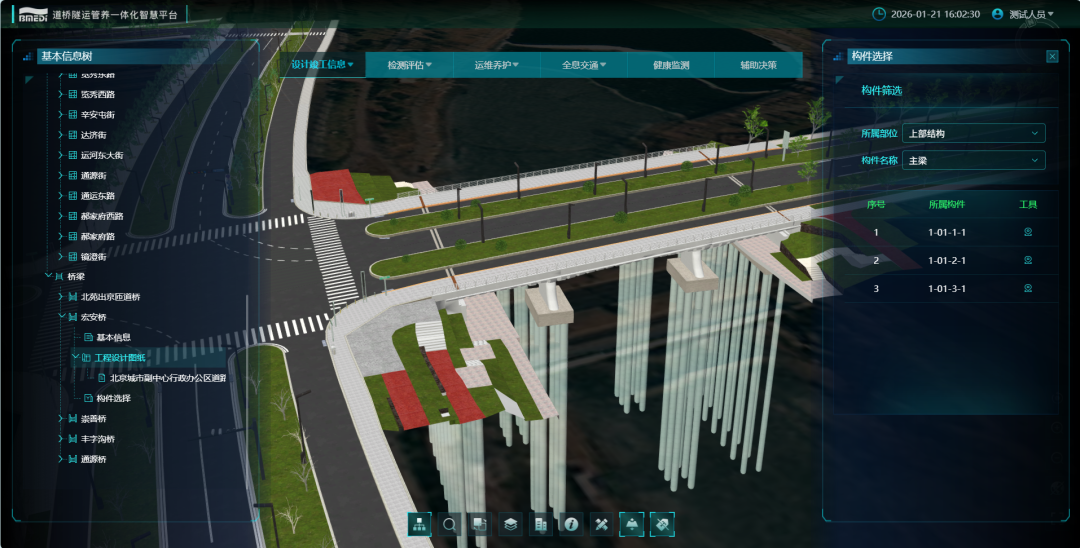Open the 检测评估 dropdown menu
Viewport: 1080px width, 548px height.
[x=410, y=66]
